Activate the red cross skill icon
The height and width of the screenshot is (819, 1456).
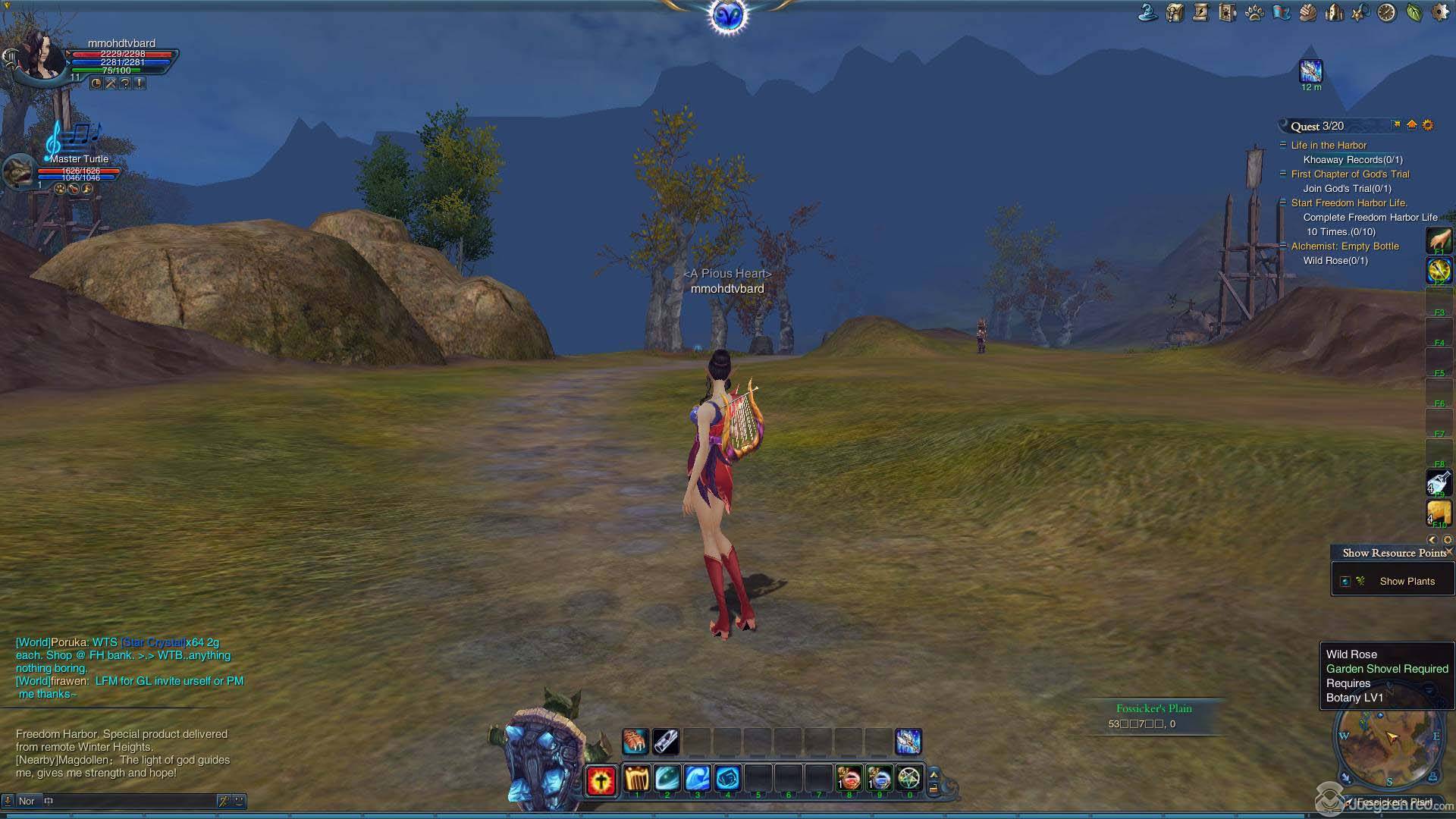601,780
